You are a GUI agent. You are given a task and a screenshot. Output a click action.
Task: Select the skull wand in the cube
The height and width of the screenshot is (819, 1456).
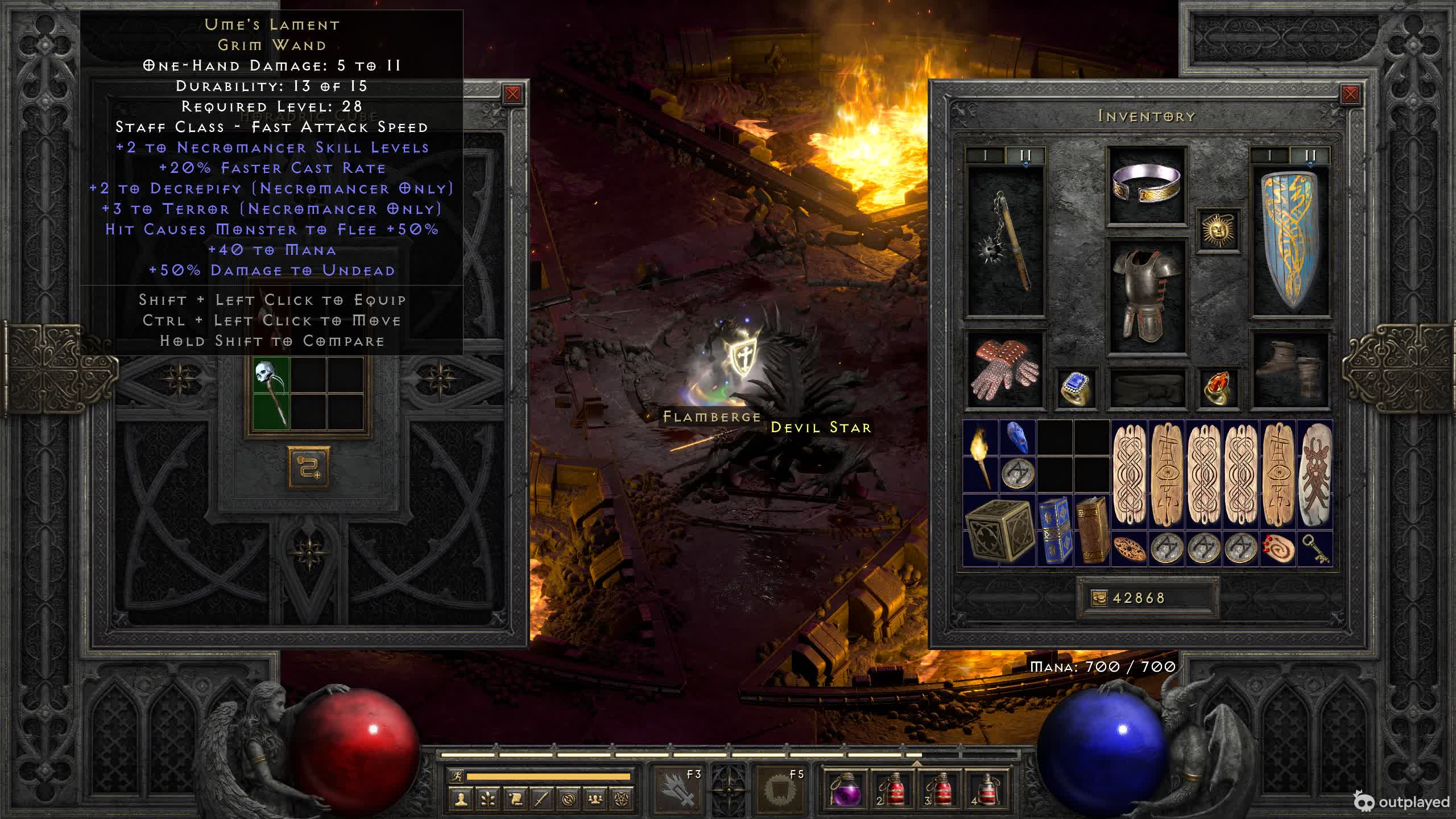[x=271, y=394]
